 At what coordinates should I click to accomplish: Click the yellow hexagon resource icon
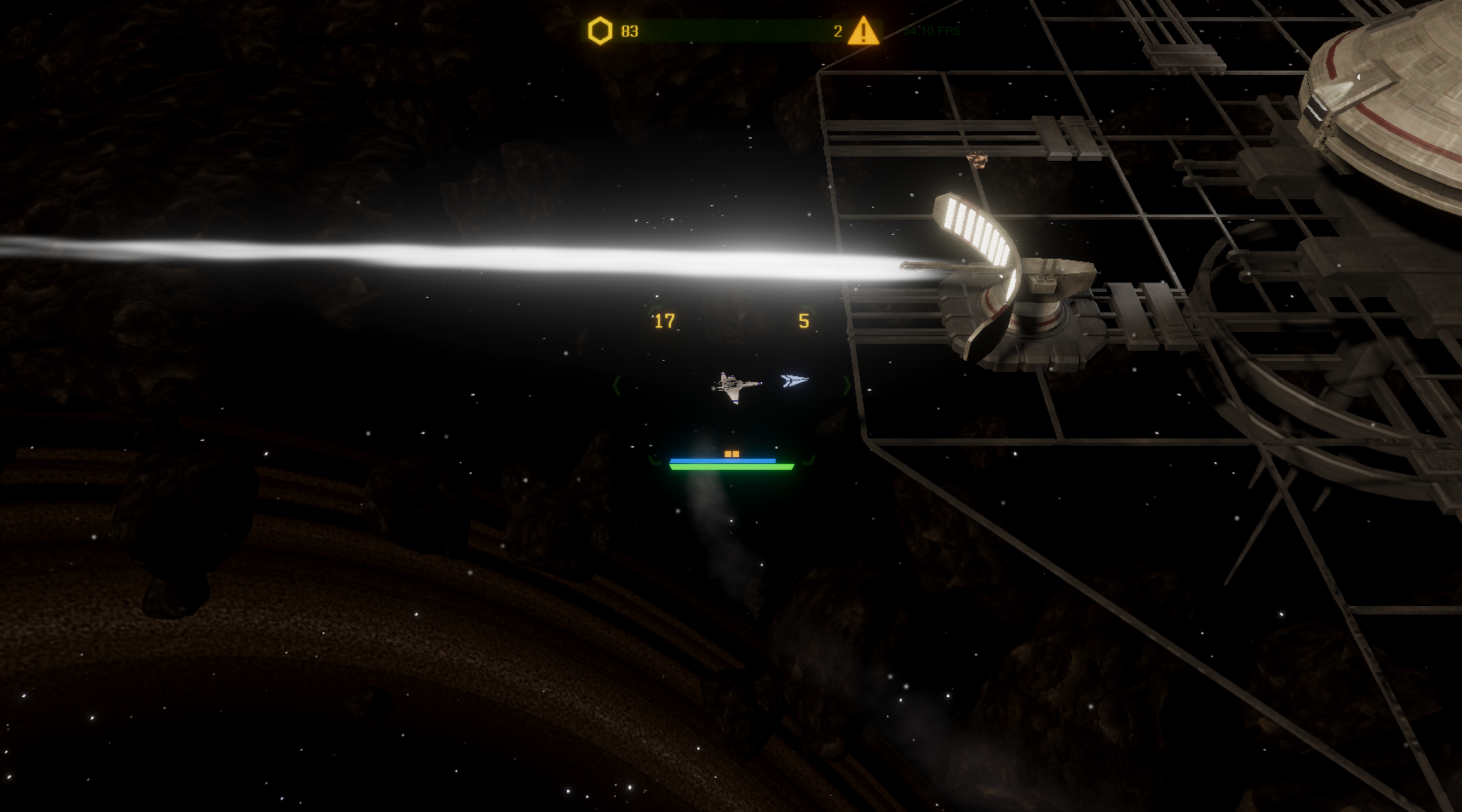[x=600, y=31]
